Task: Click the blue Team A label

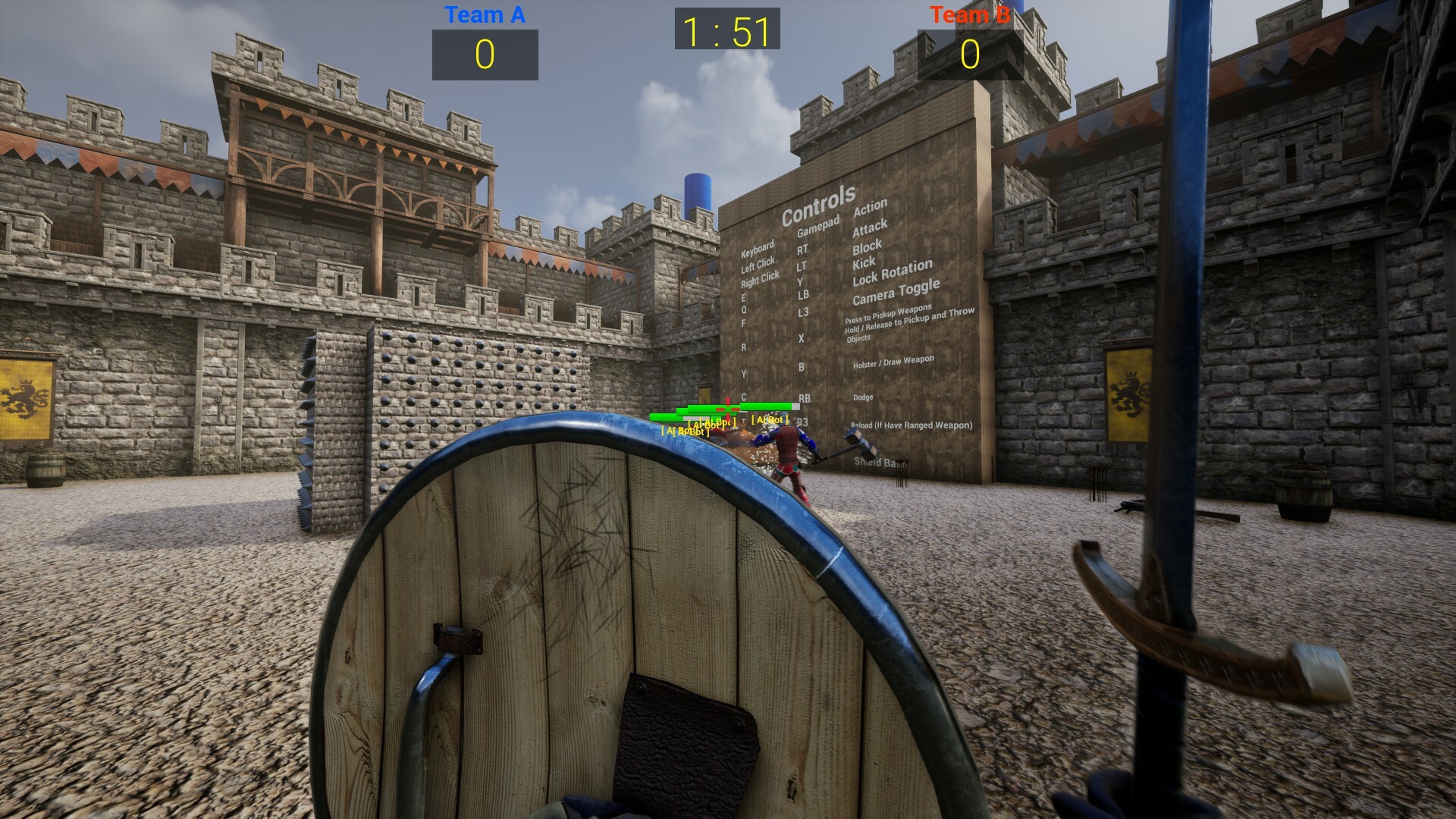Action: tap(485, 14)
